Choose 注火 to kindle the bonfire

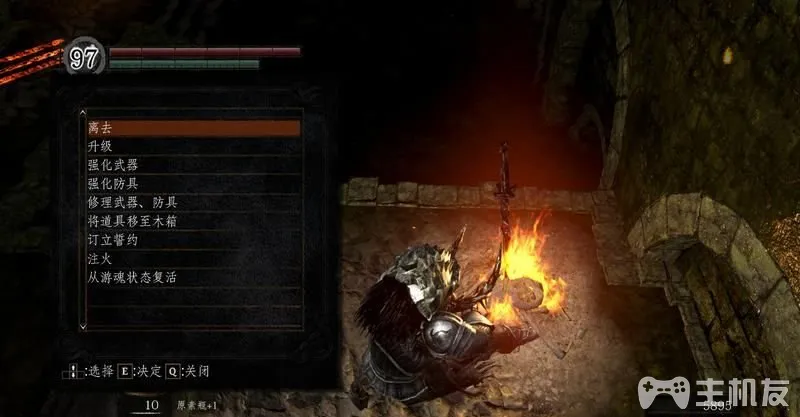(190, 259)
